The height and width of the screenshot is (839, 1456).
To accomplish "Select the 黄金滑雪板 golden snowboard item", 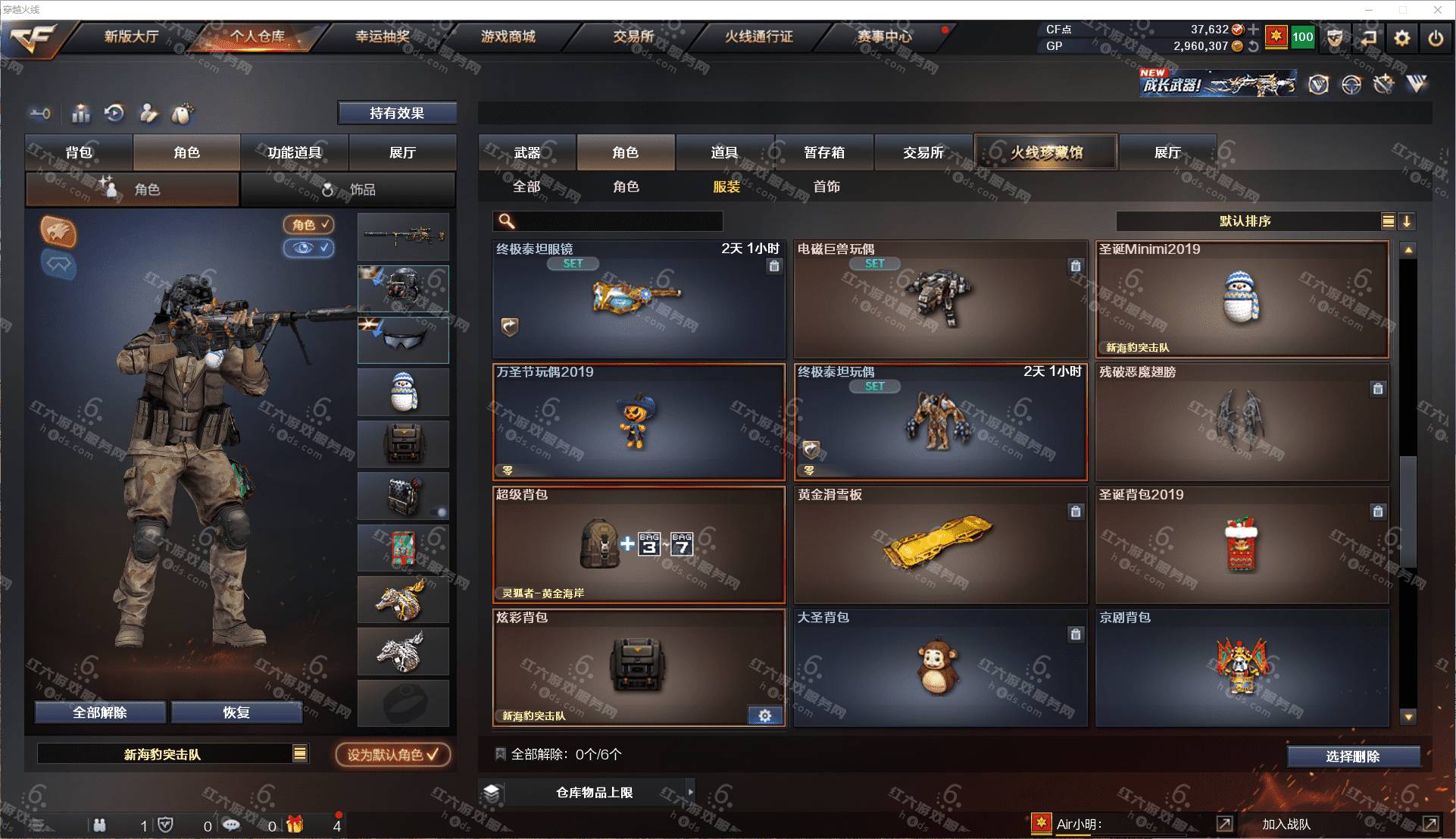I will [940, 544].
